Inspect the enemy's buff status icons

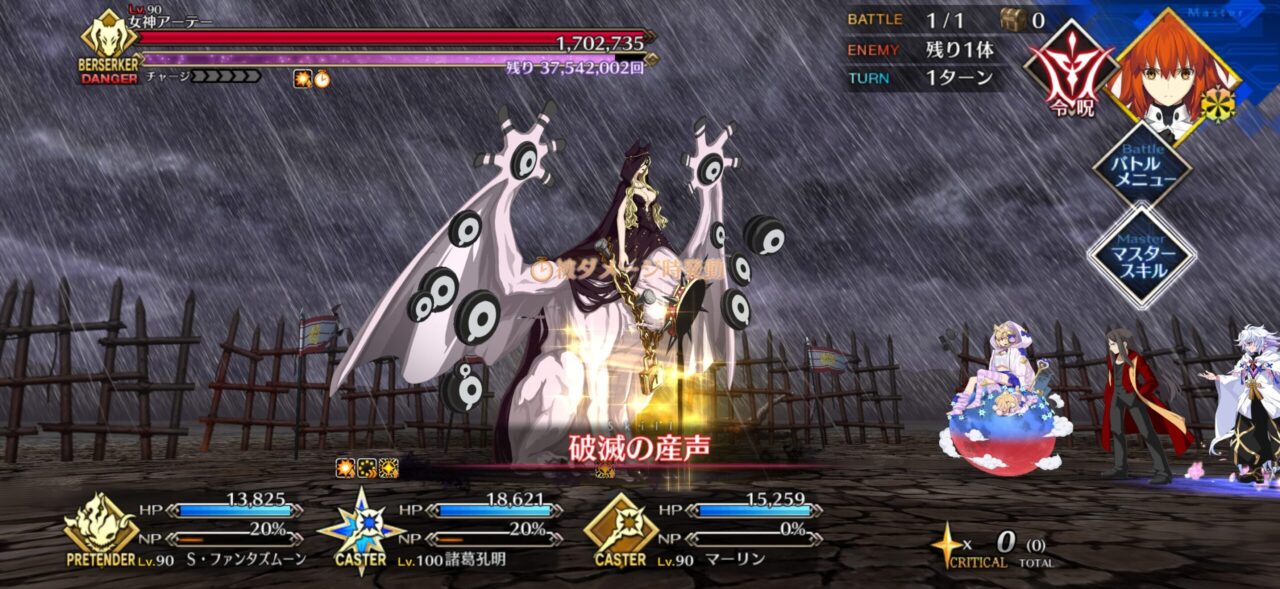click(312, 79)
